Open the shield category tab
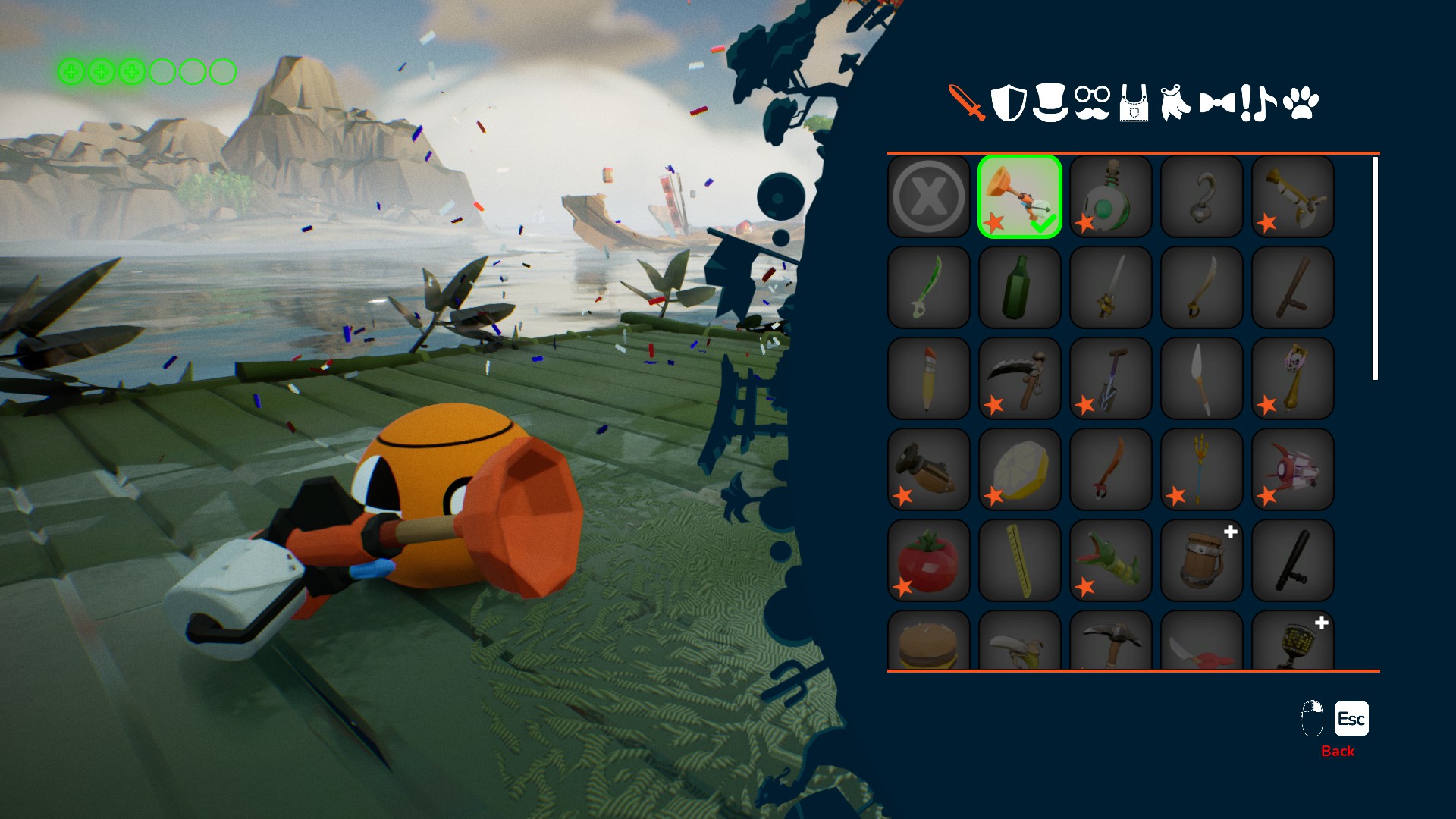The height and width of the screenshot is (819, 1456). [1009, 102]
